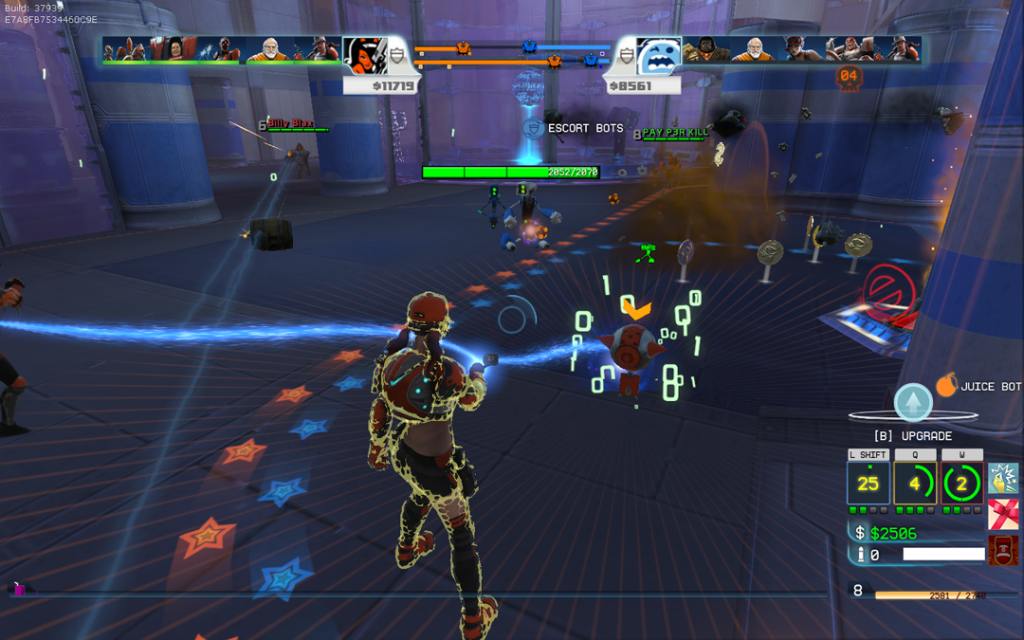Screen dimensions: 1024x640
Task: Click the upgrade arrow button
Action: tap(912, 402)
